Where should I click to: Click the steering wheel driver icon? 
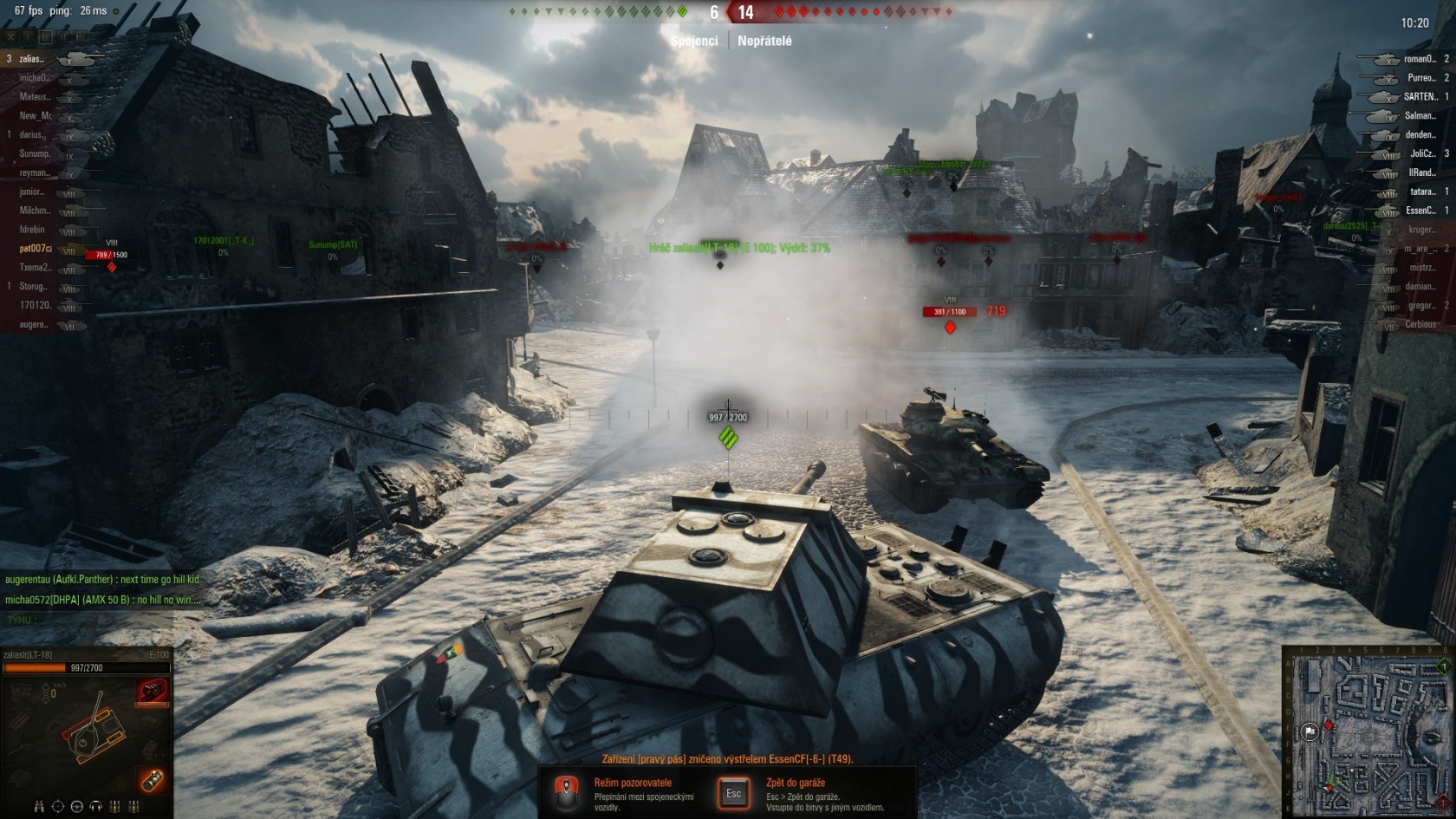point(76,807)
